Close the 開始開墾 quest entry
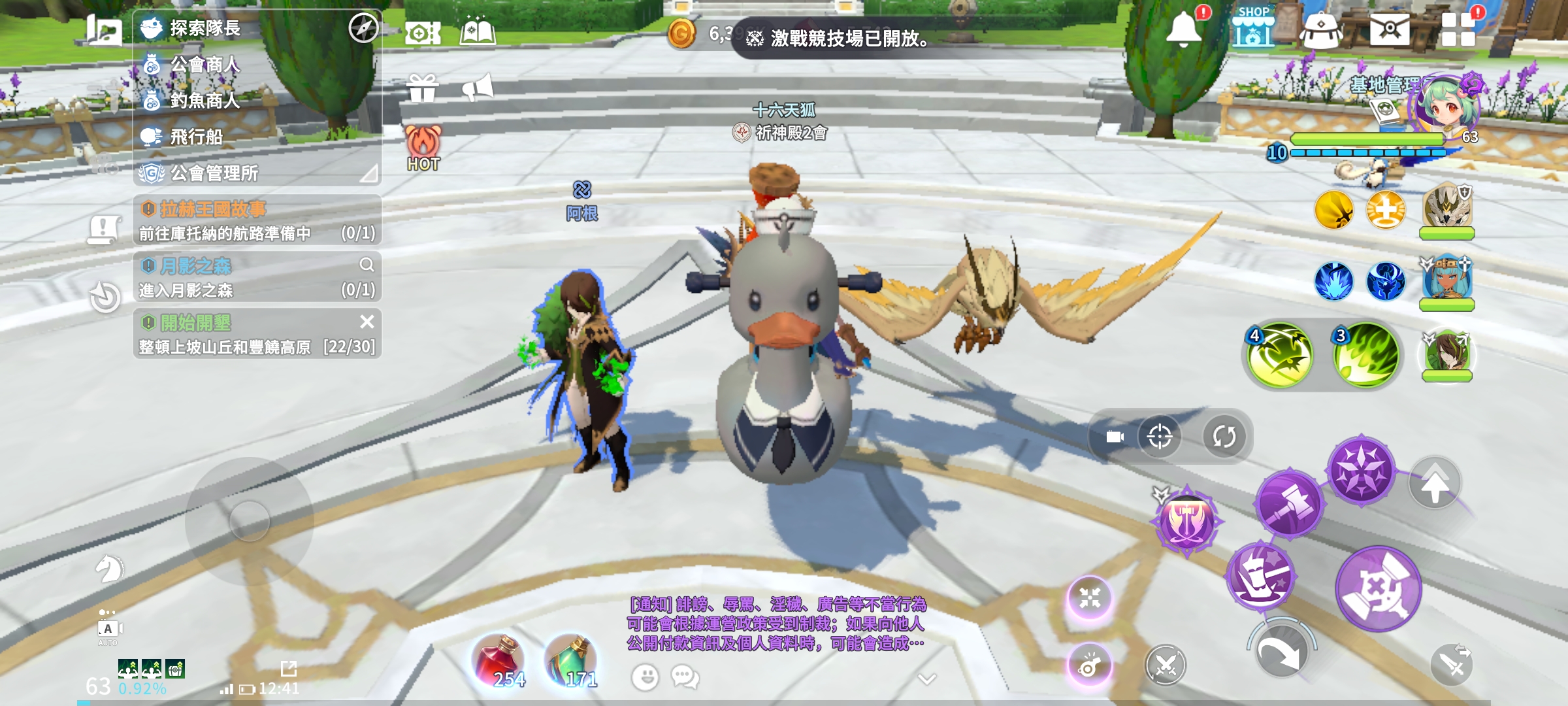The image size is (1568, 706). [367, 322]
